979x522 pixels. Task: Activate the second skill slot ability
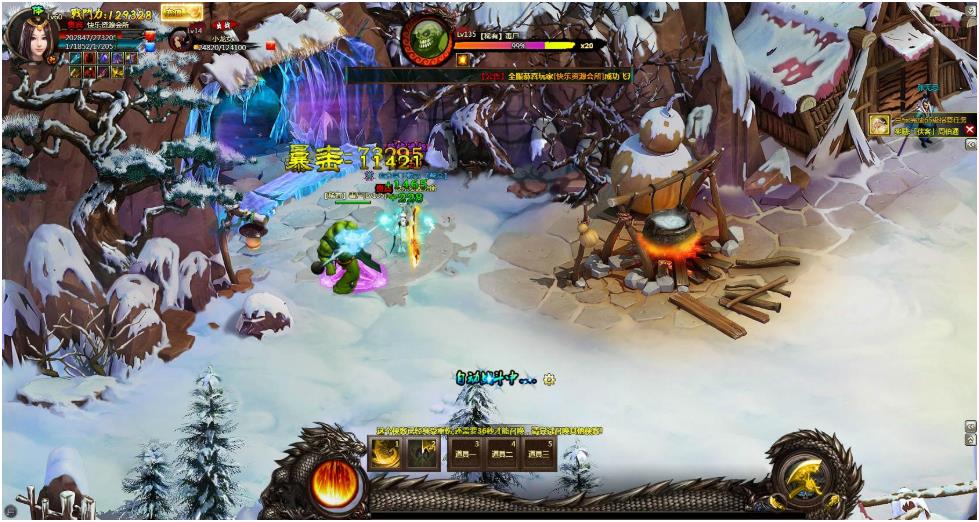tap(422, 454)
